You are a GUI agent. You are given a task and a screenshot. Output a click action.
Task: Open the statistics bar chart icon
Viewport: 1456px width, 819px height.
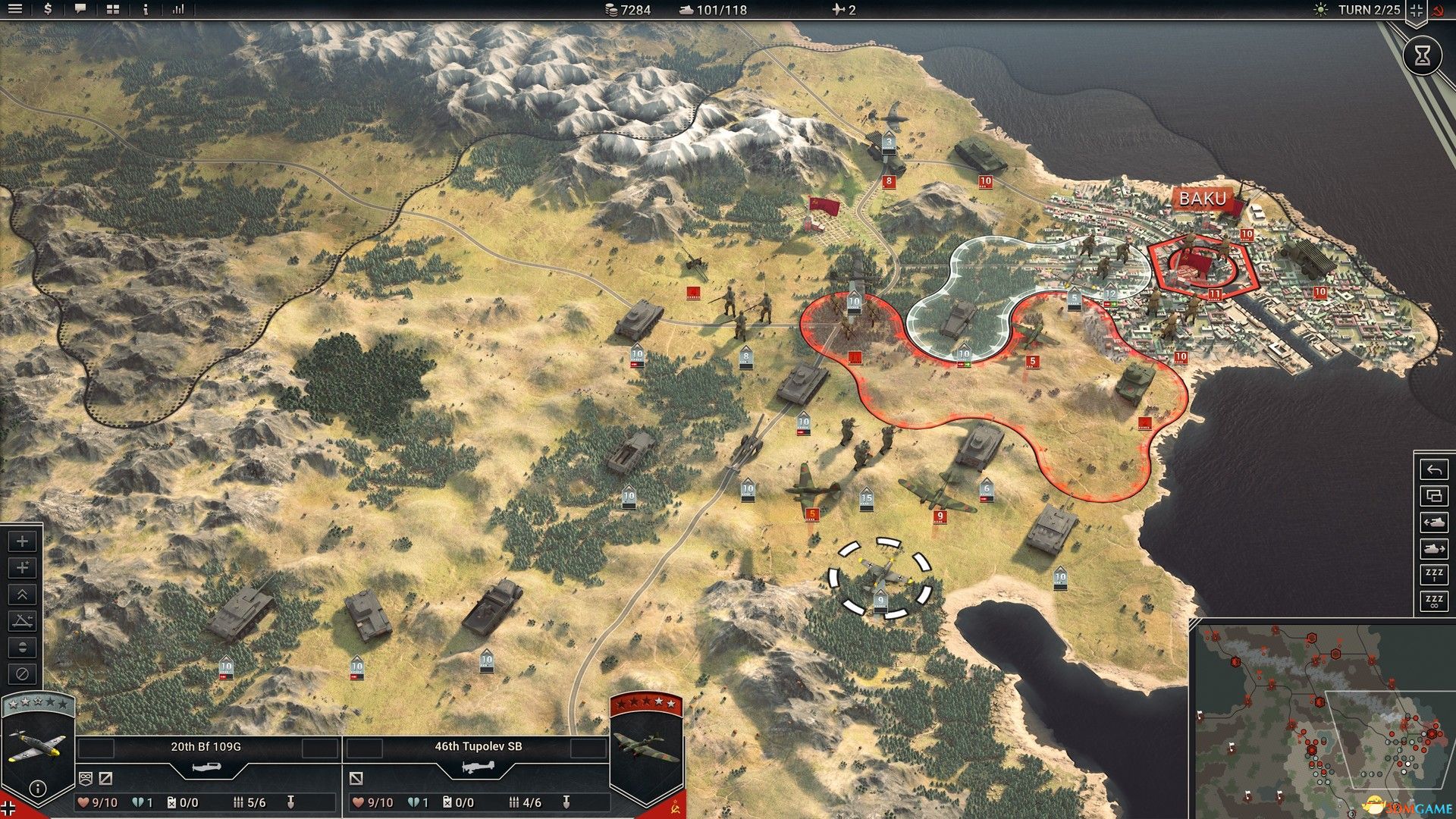[x=179, y=11]
